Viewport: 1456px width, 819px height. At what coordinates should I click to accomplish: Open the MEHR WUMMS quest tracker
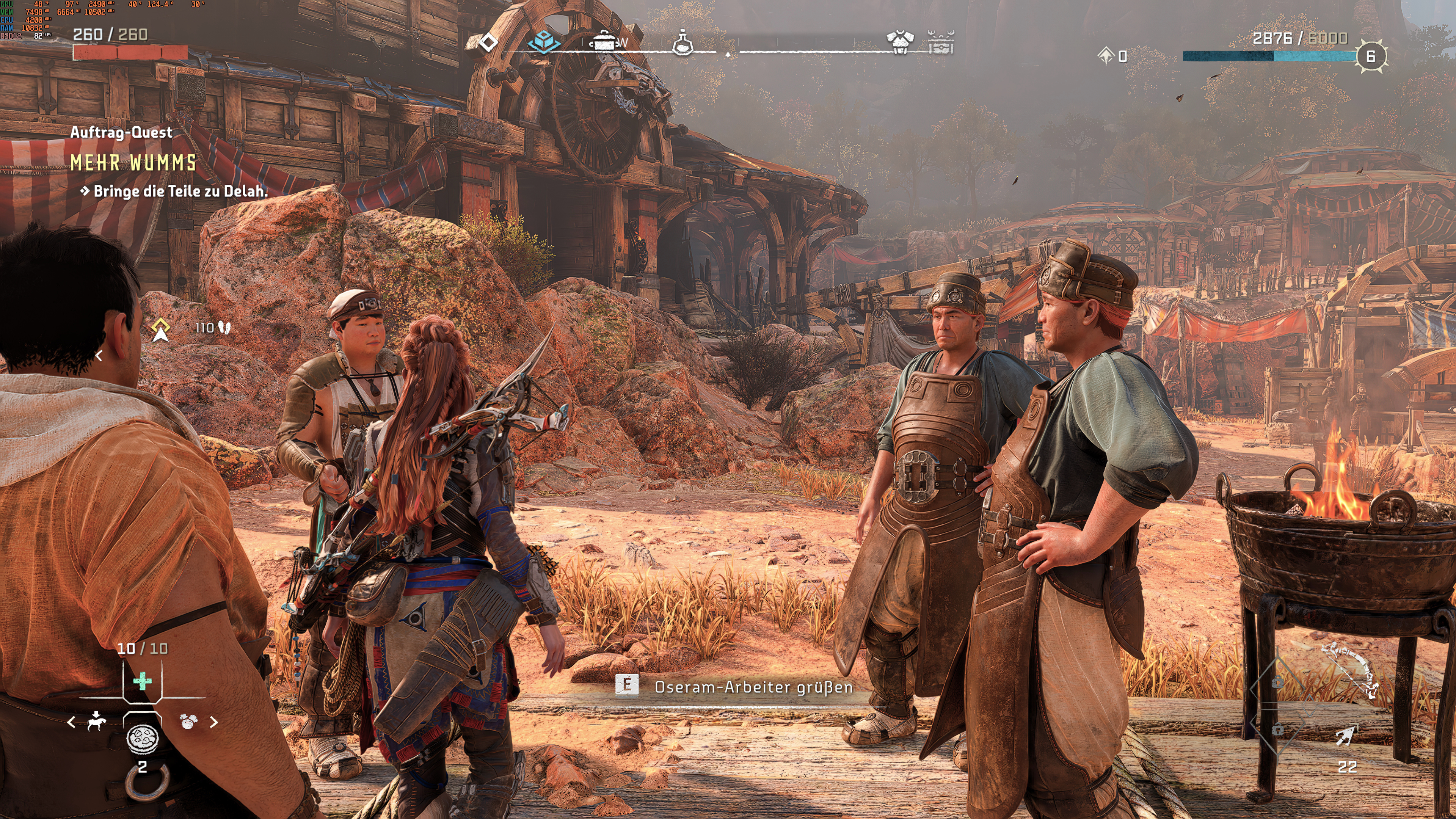[133, 163]
